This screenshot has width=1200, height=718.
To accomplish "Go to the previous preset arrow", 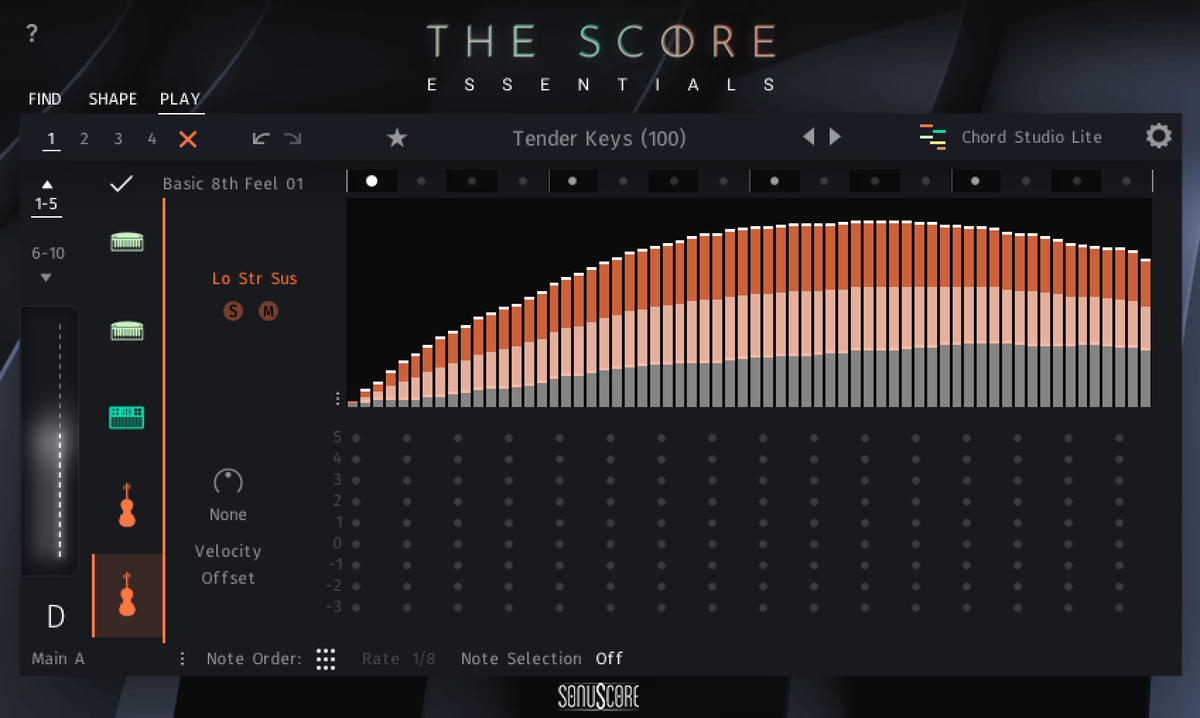I will (809, 137).
